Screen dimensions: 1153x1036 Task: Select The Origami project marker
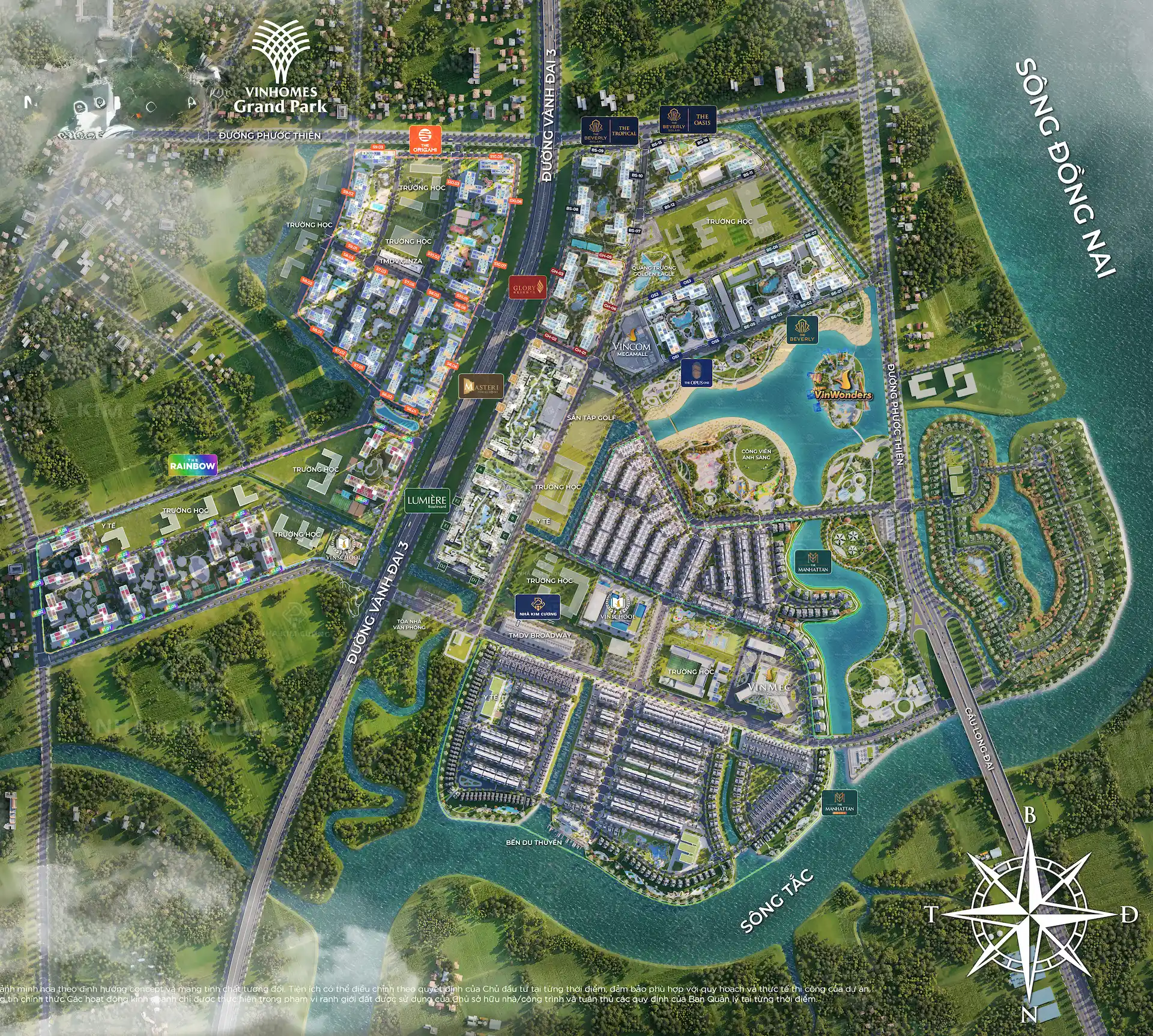pyautogui.click(x=425, y=139)
